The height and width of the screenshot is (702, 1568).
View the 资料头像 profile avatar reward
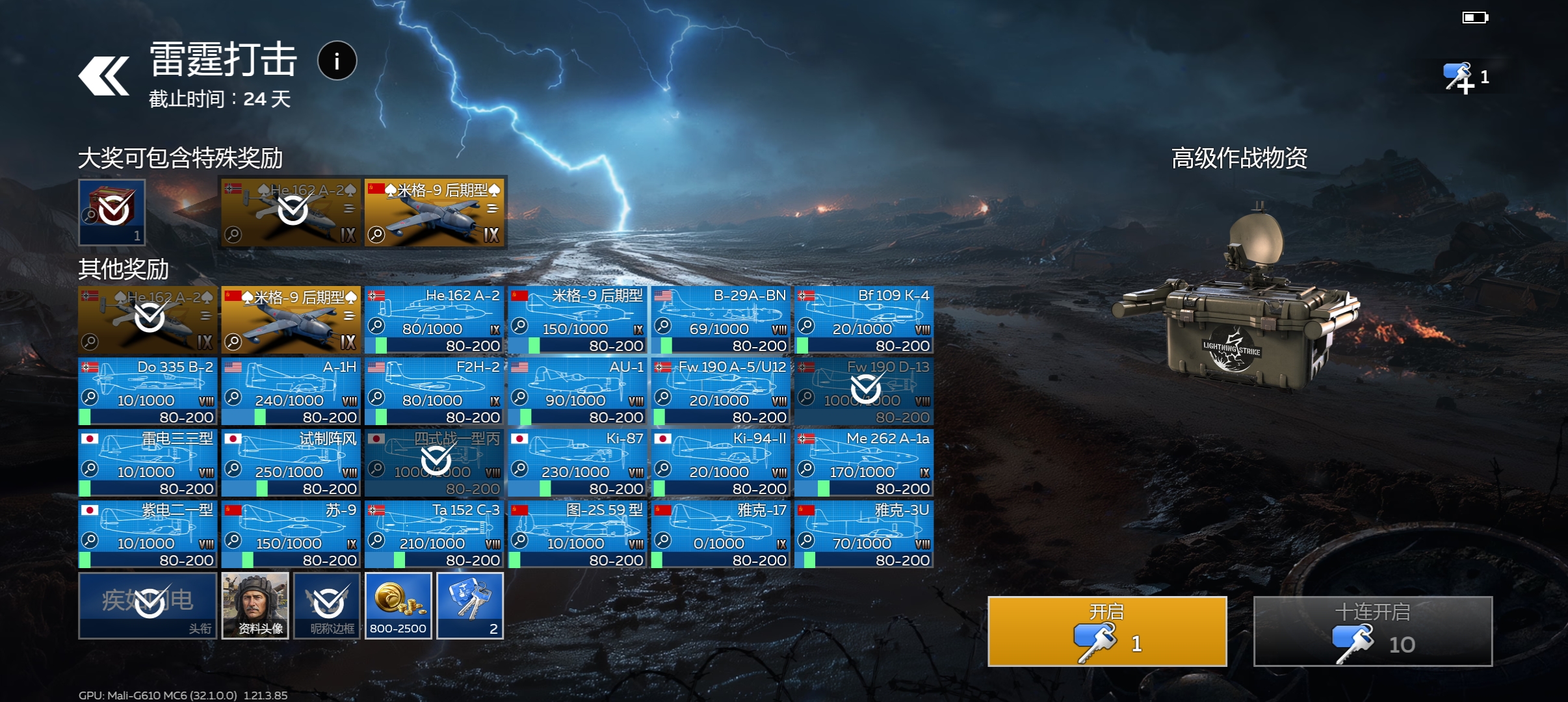[x=255, y=605]
